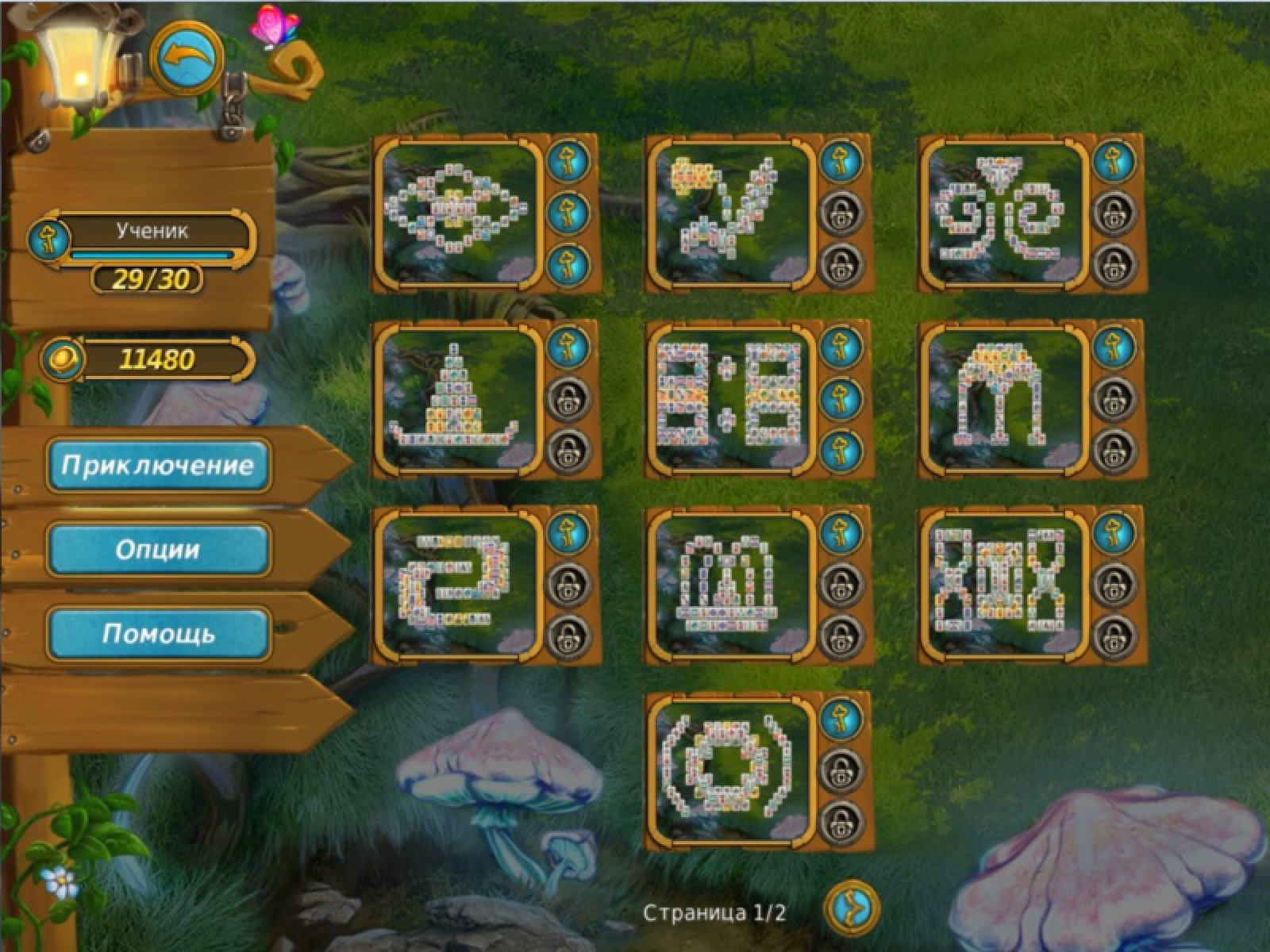Open the Помощь help screen
The image size is (1270, 952).
[157, 633]
